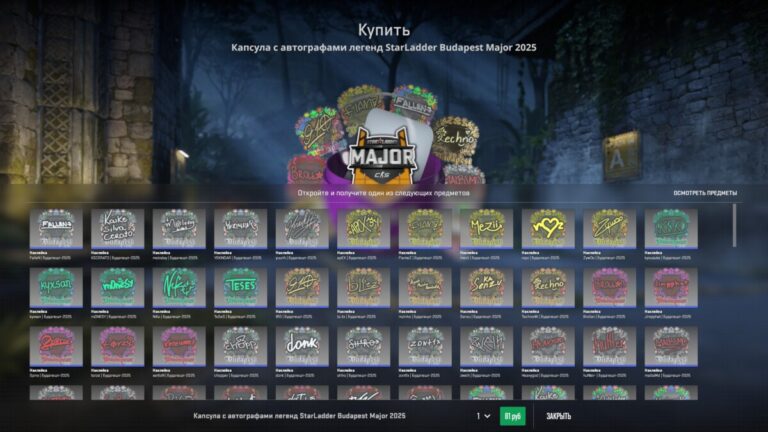Select the TeSeS green autograph sticker

click(x=241, y=286)
